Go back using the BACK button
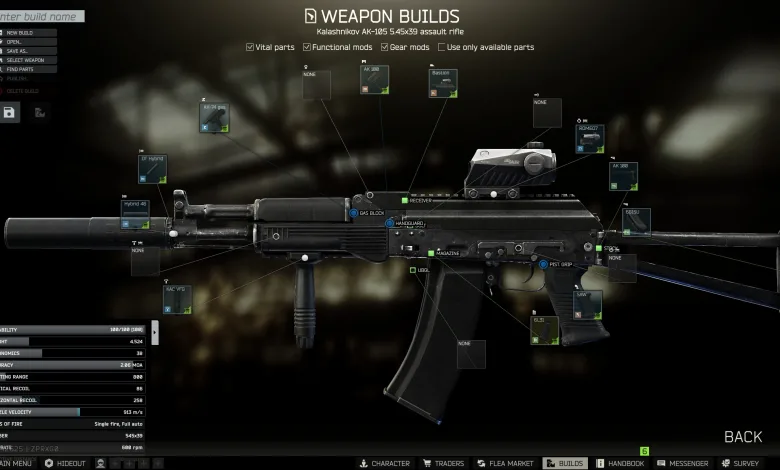This screenshot has width=780, height=470. 743,437
